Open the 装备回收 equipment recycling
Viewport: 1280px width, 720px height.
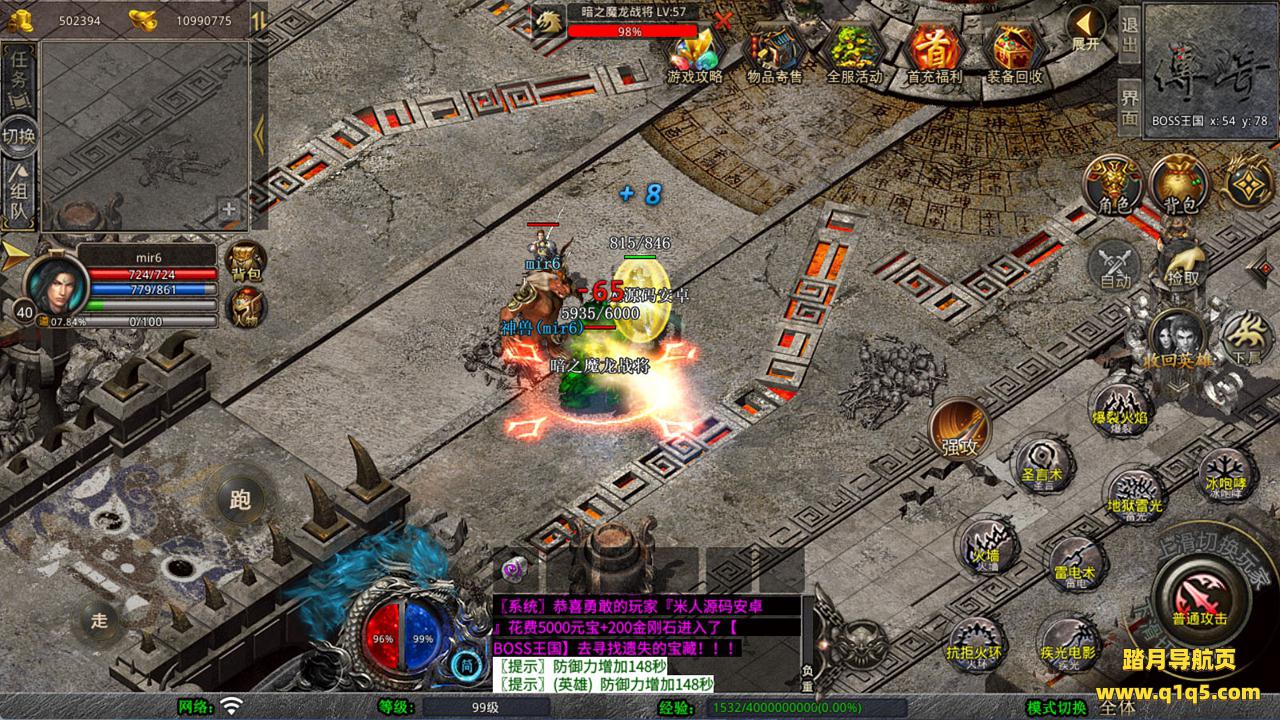coord(1014,50)
